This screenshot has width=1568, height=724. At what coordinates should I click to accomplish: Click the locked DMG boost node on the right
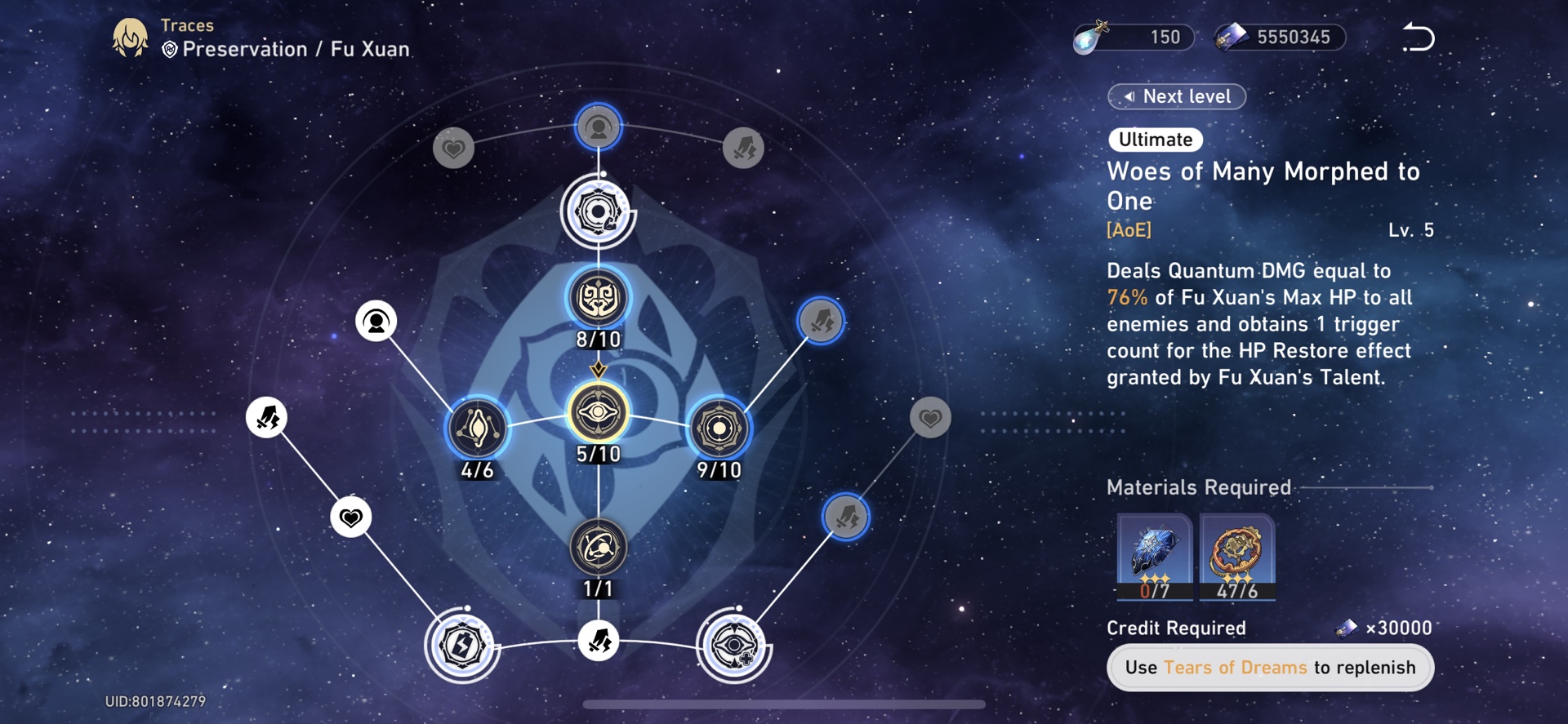coord(820,321)
